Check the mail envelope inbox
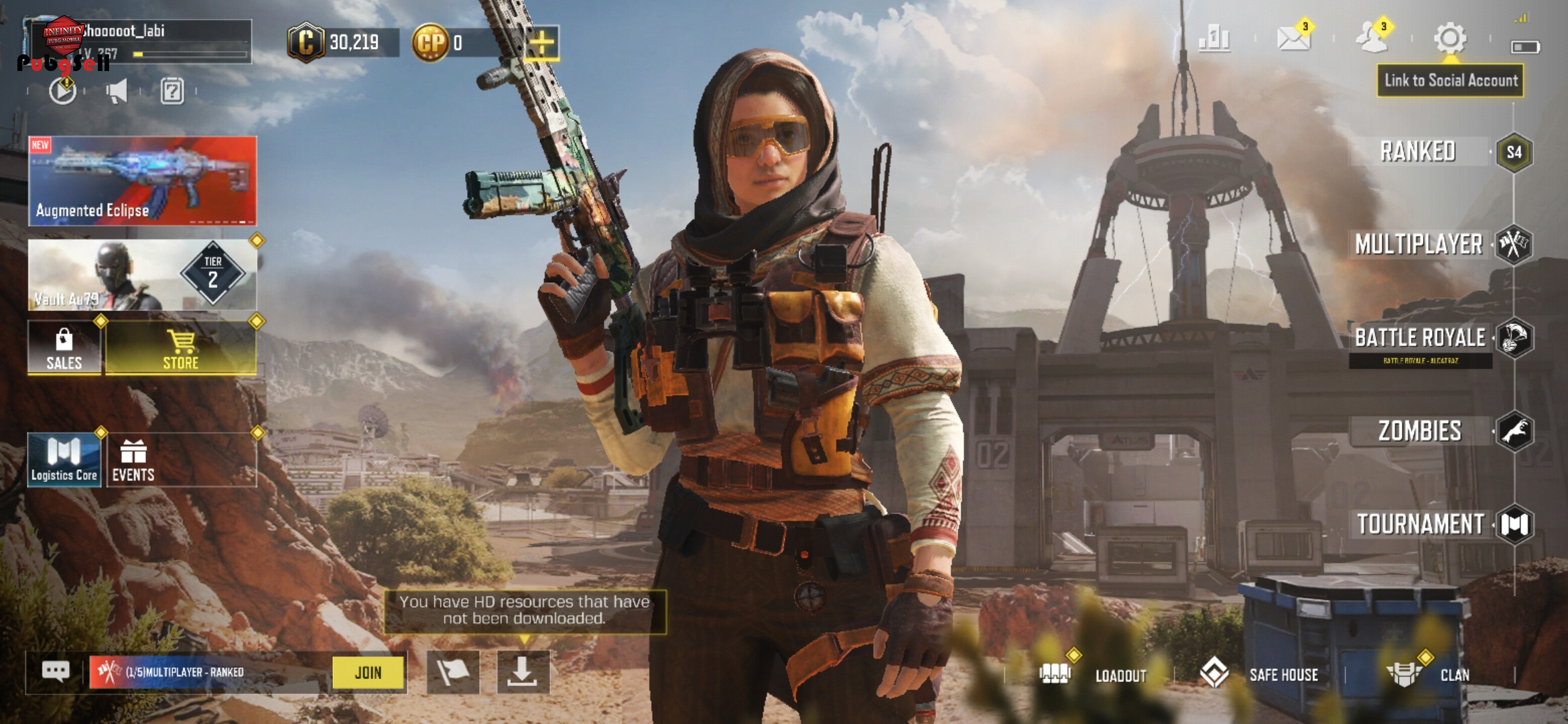The height and width of the screenshot is (724, 1568). click(1293, 39)
